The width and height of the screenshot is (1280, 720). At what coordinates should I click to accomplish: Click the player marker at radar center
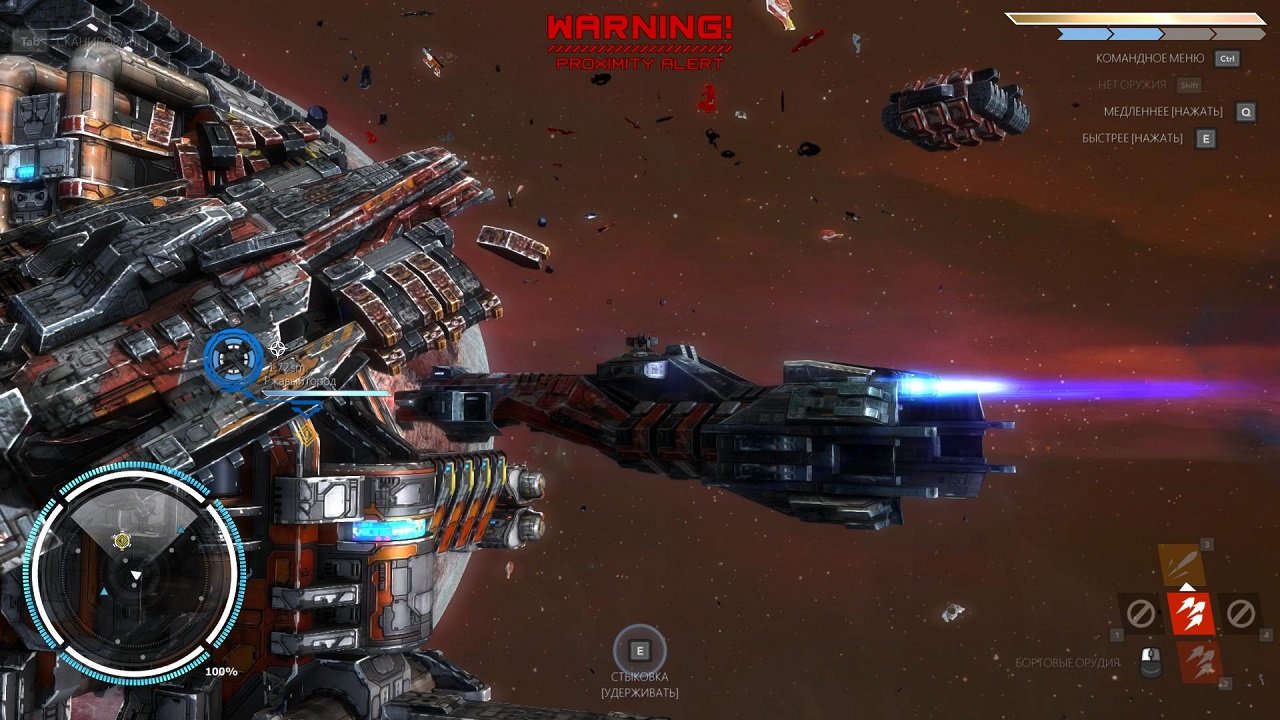pyautogui.click(x=121, y=542)
